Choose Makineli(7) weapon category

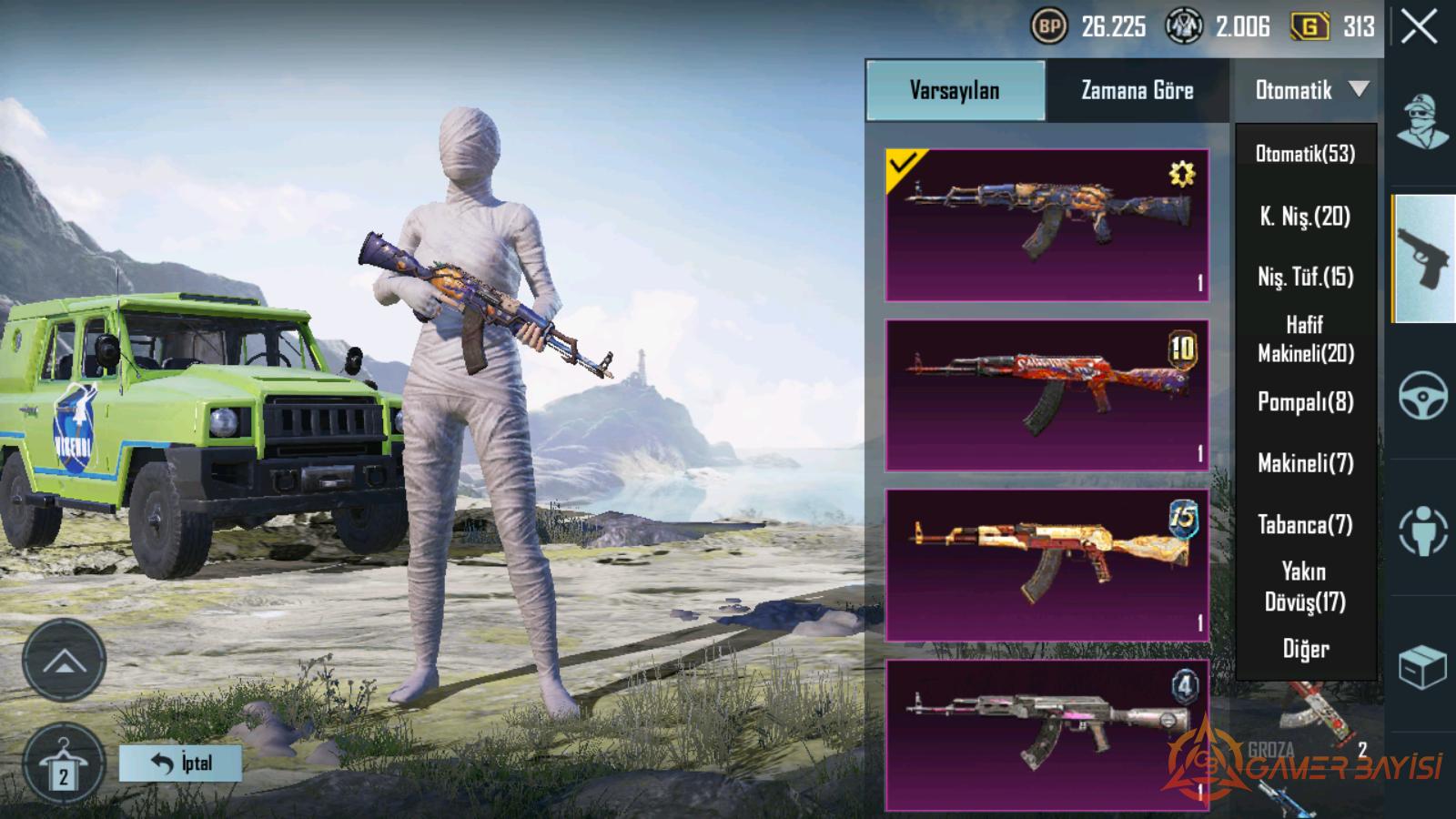click(x=1305, y=463)
